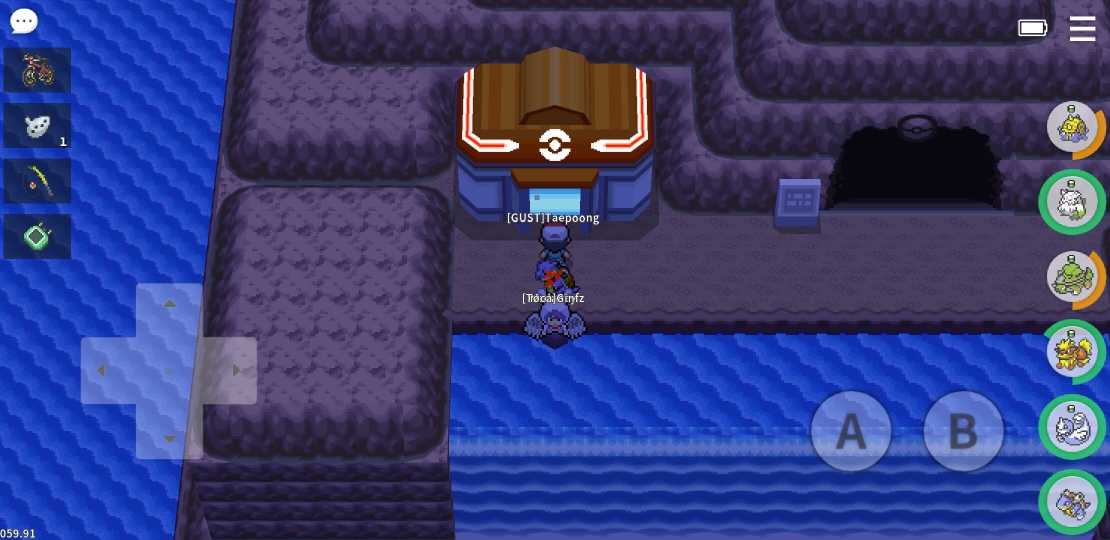Open the chat speech bubble

[24, 21]
